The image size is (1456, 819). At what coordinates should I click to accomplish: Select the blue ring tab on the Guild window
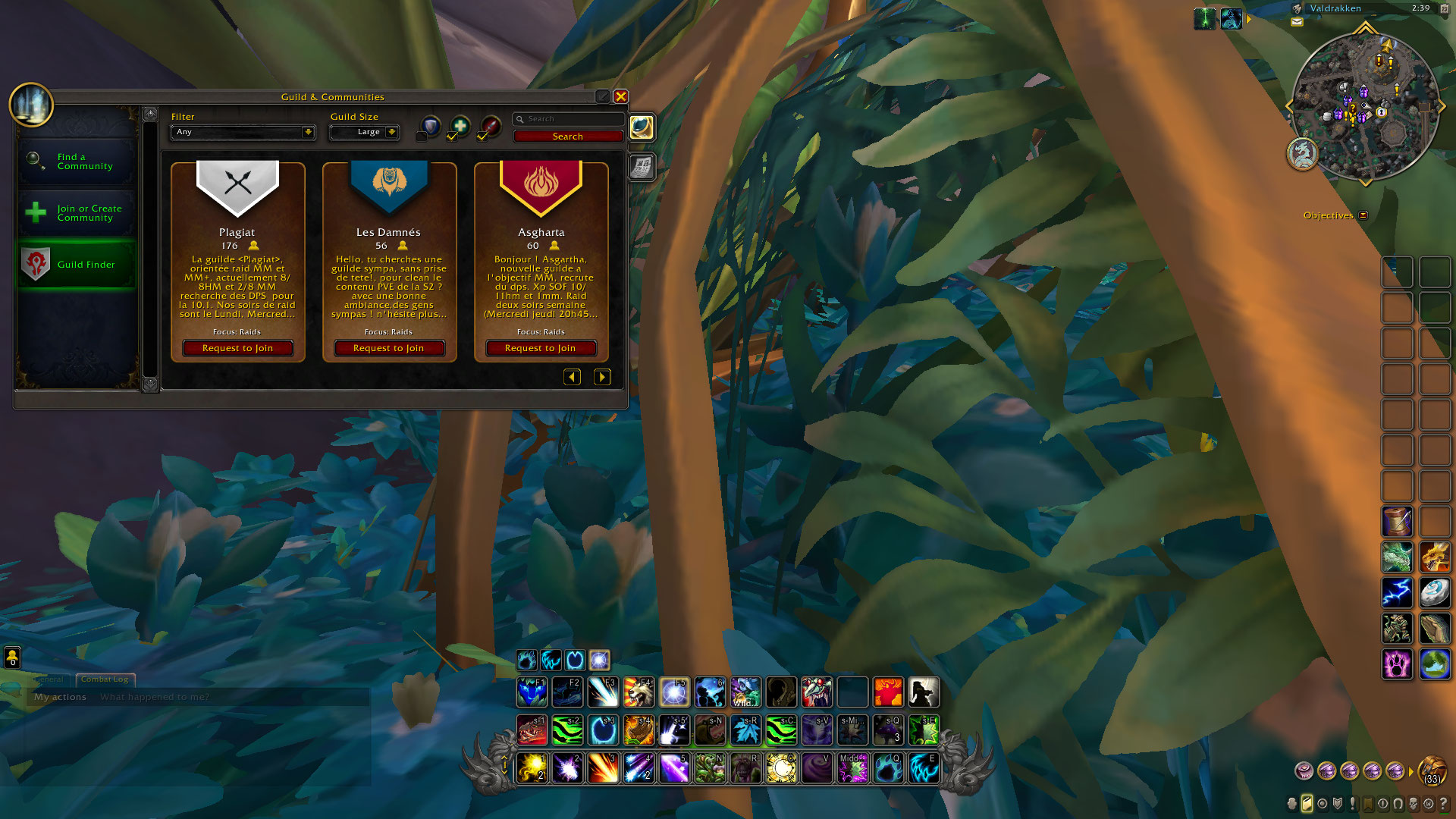[x=641, y=127]
